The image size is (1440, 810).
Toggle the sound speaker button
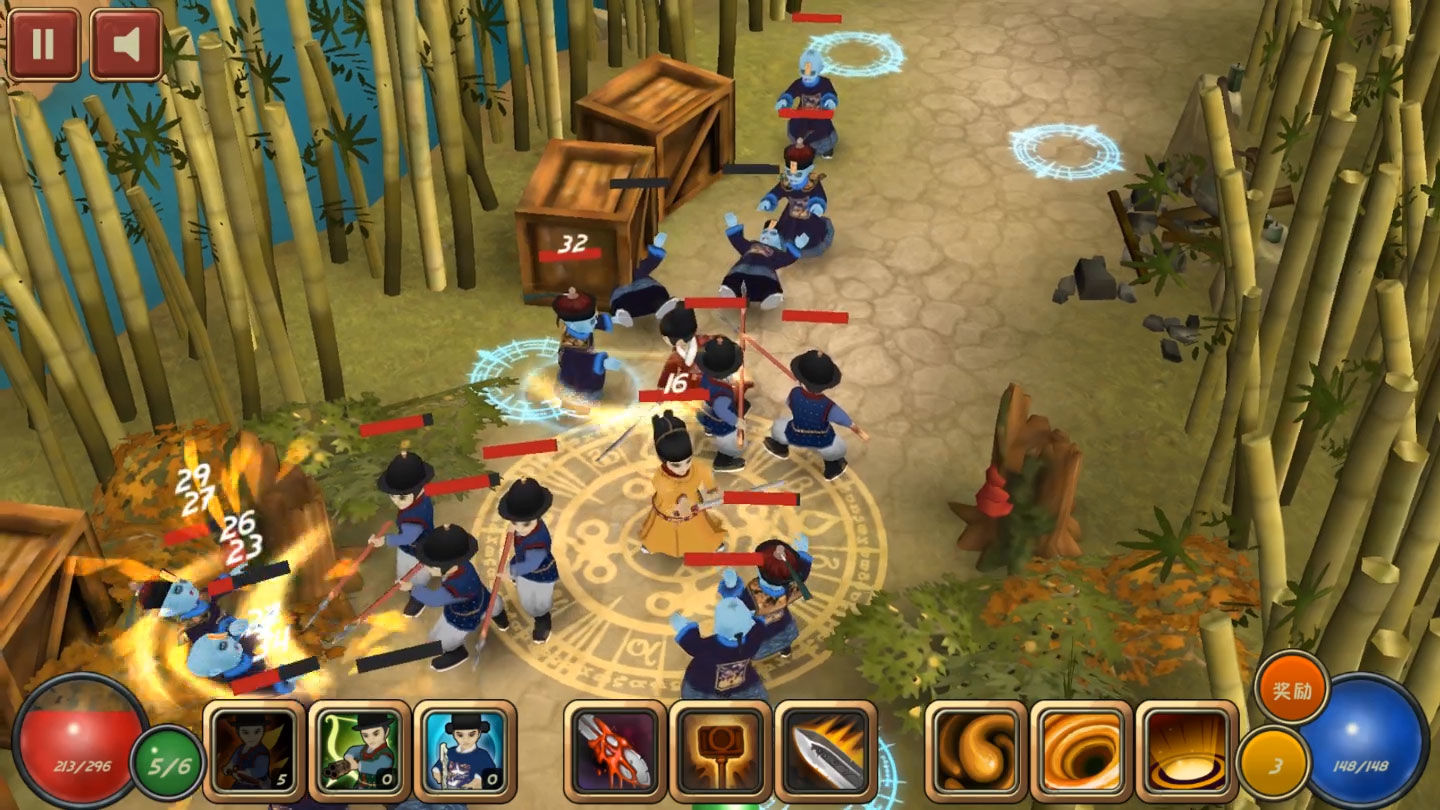coord(126,45)
